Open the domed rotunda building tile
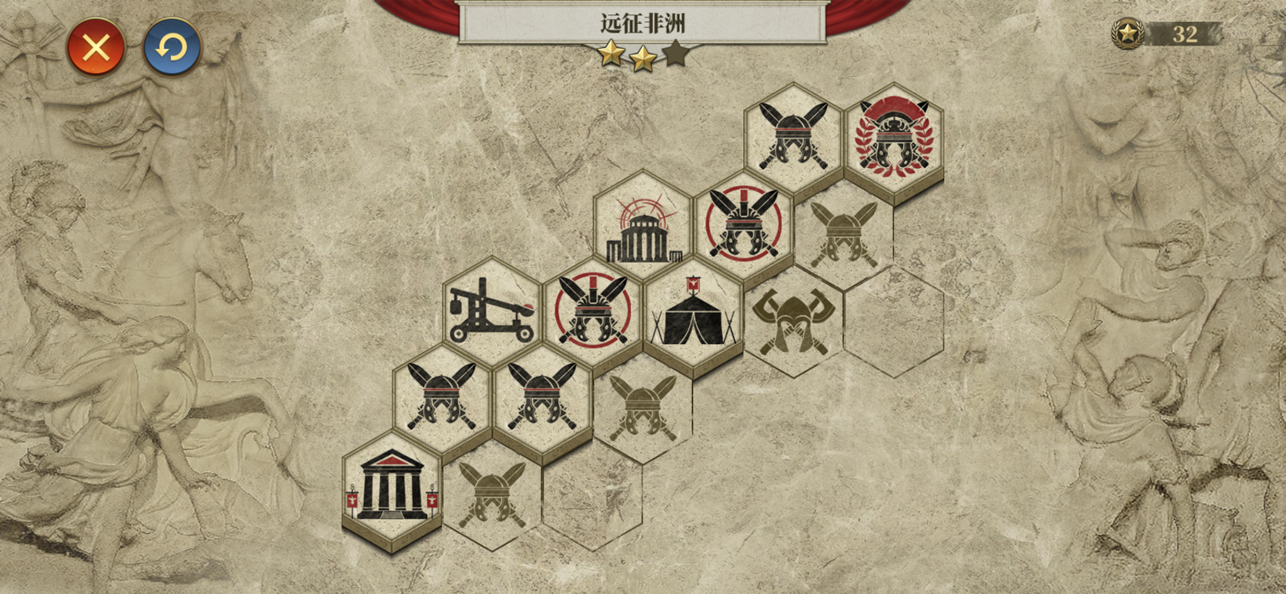Viewport: 1286px width, 594px height. [643, 227]
